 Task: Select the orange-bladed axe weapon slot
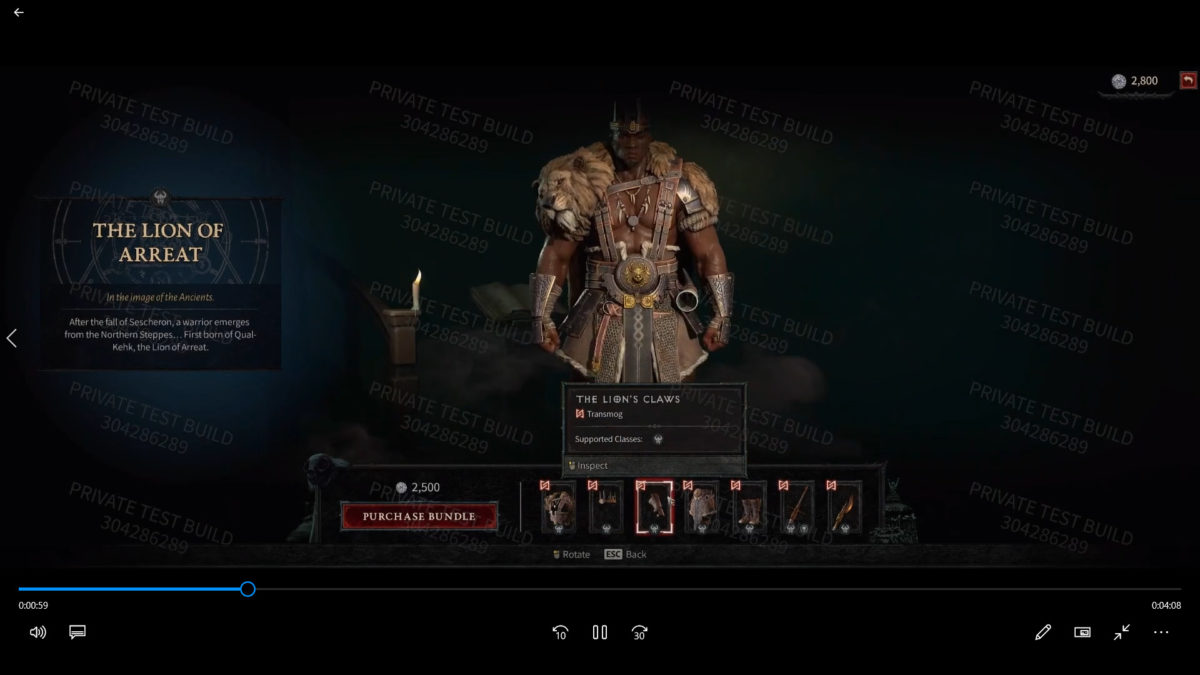[x=844, y=509]
